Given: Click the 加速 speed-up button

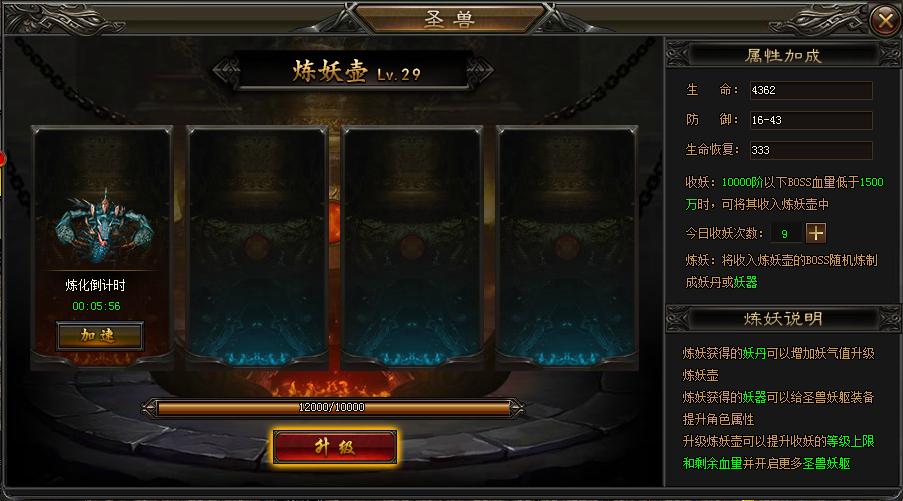Looking at the screenshot, I should click(99, 336).
